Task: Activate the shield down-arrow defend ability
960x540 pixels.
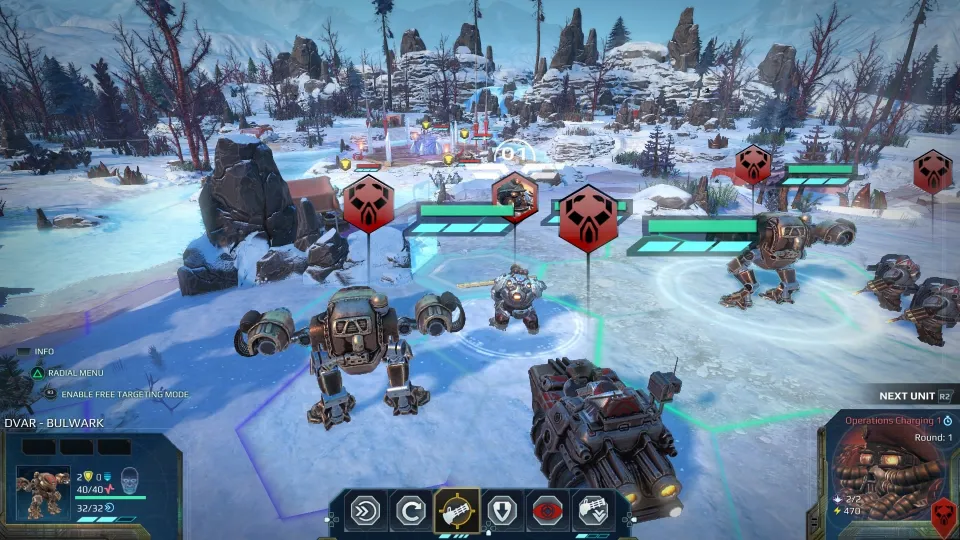Action: (x=502, y=511)
